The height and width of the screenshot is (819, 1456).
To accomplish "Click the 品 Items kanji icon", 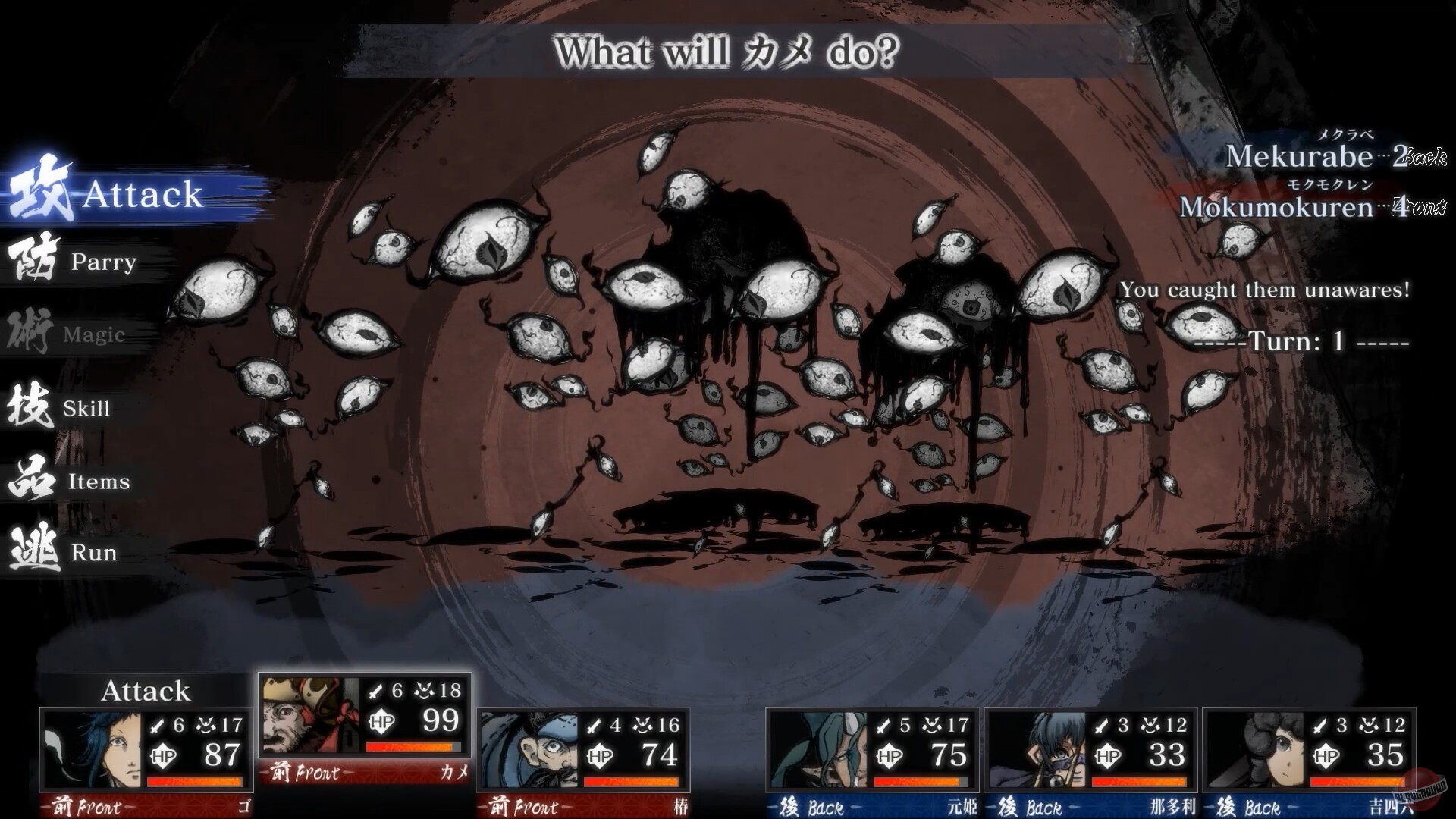I will 30,479.
